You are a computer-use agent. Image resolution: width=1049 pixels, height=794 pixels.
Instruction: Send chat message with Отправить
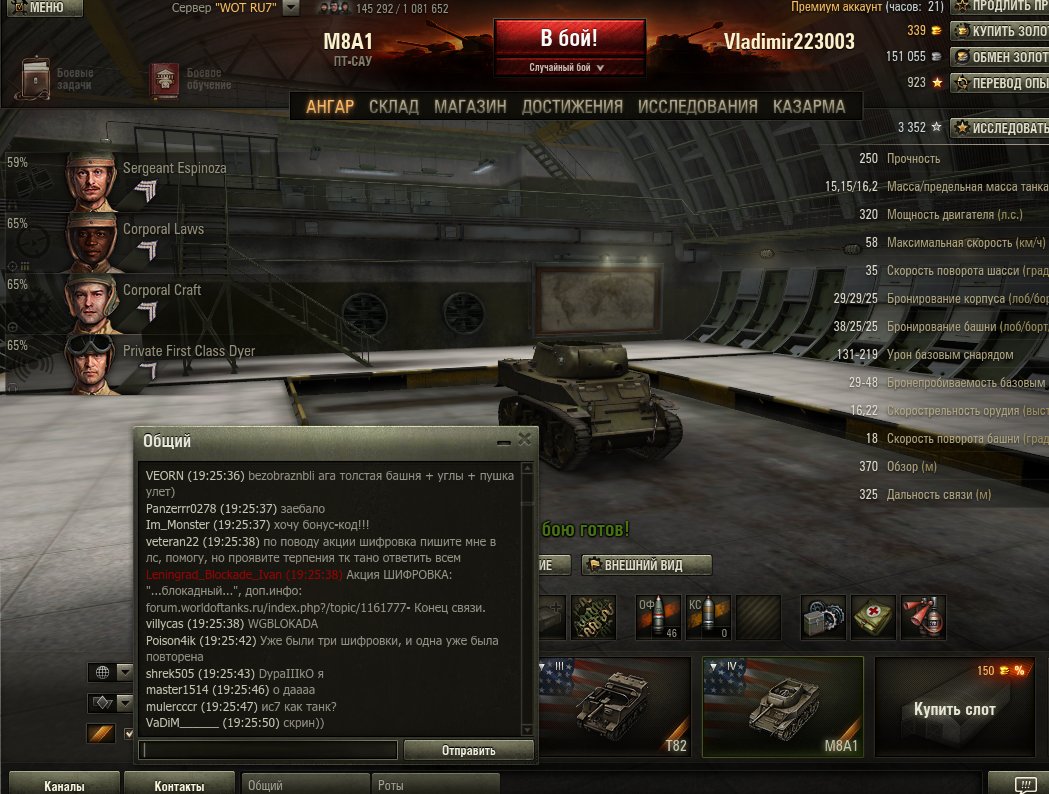(469, 750)
